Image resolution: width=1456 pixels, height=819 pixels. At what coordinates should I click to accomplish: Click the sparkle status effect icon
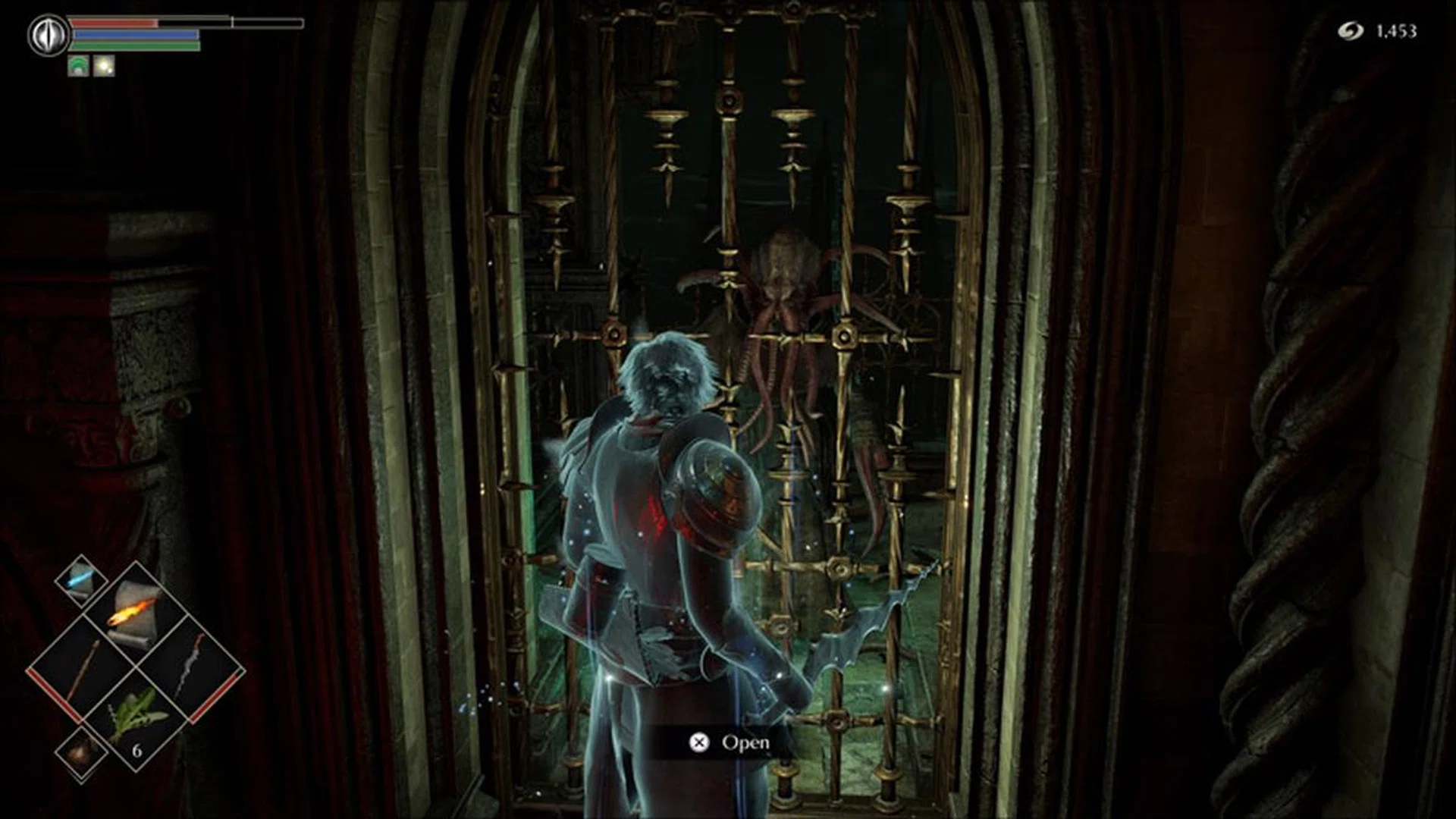[x=104, y=65]
